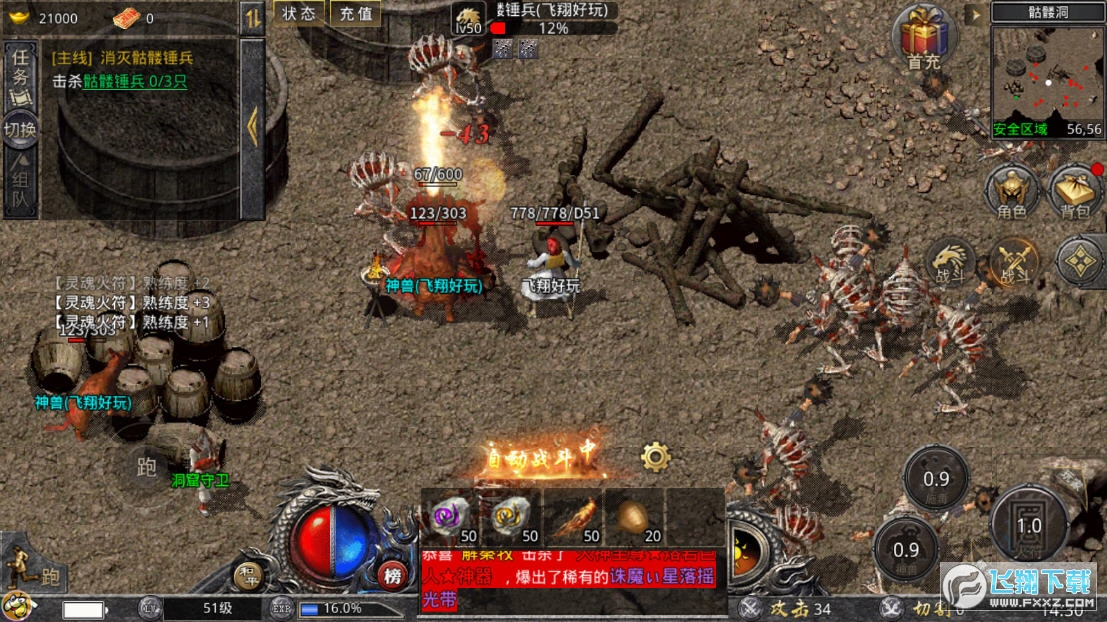Expand the small arrow beside the minimap
Screen dimensions: 1107x622
tap(975, 14)
